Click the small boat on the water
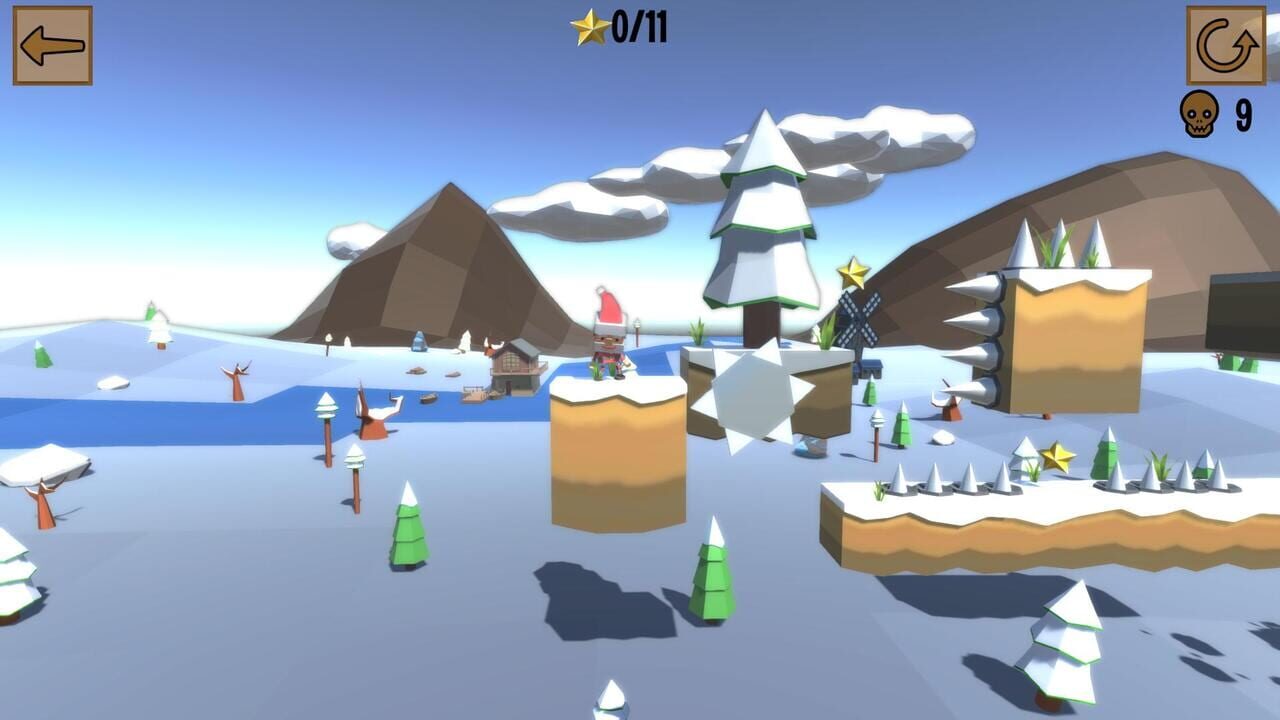Screen dimensions: 1280x720 428,398
